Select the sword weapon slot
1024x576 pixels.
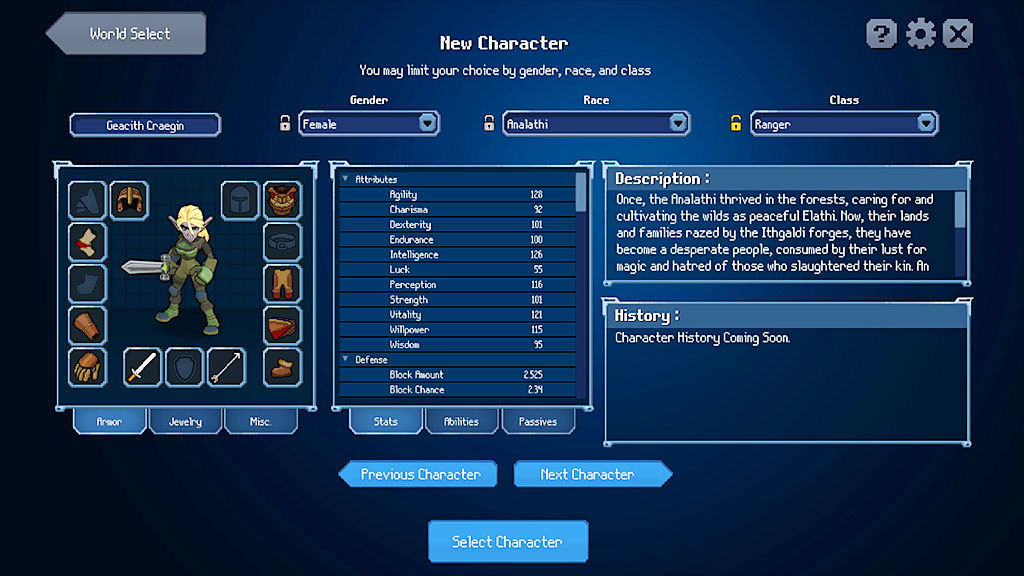(x=143, y=367)
